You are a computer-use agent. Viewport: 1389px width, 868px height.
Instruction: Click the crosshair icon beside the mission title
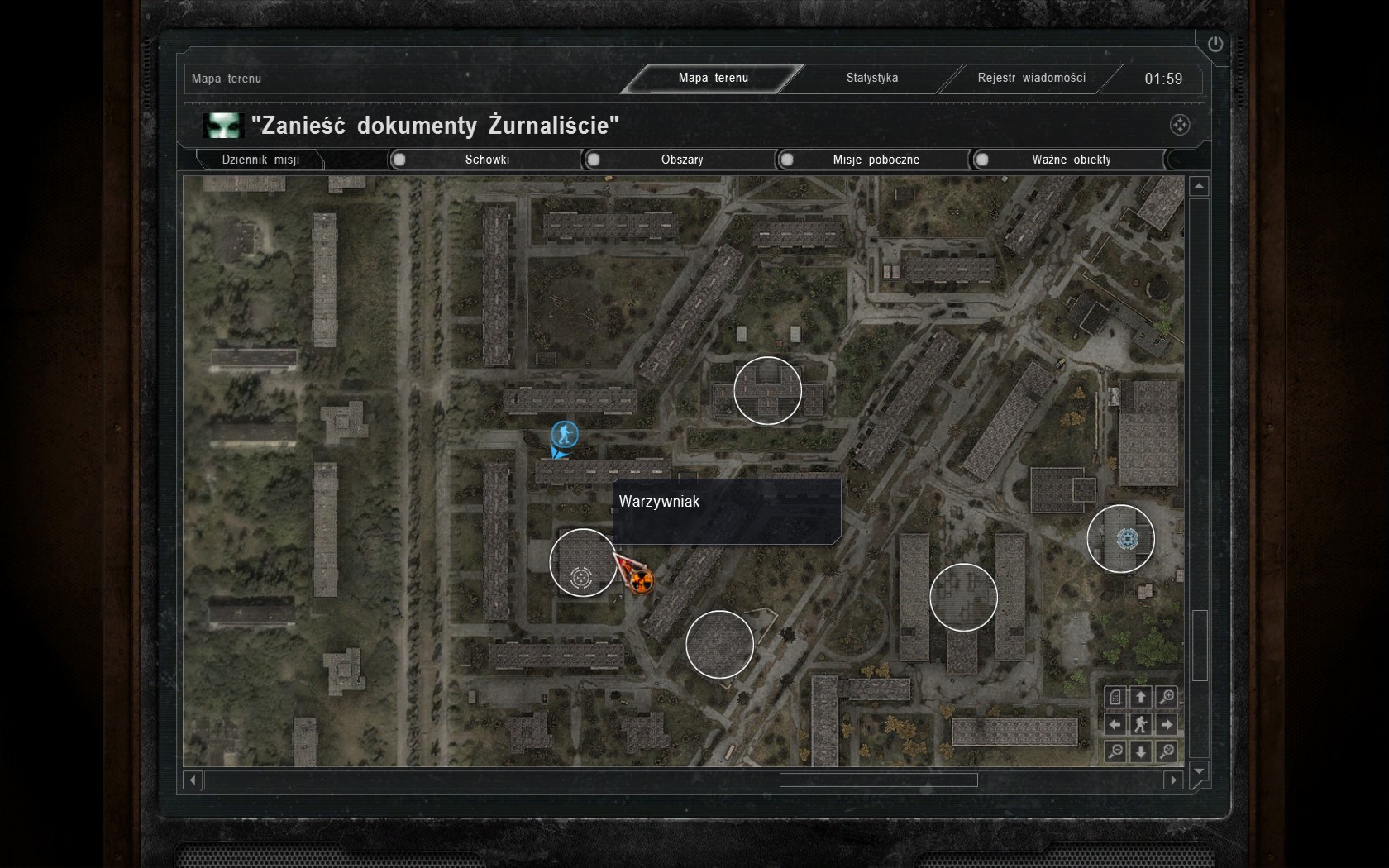1180,125
